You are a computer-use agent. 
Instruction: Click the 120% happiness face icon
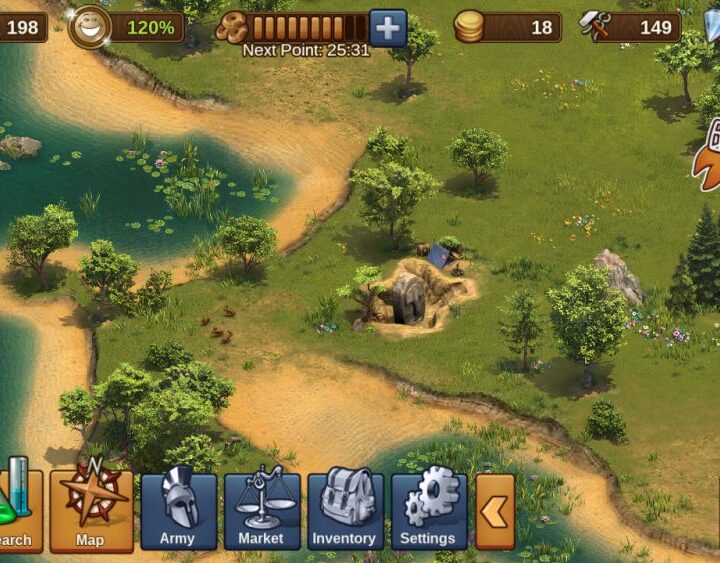coord(91,27)
